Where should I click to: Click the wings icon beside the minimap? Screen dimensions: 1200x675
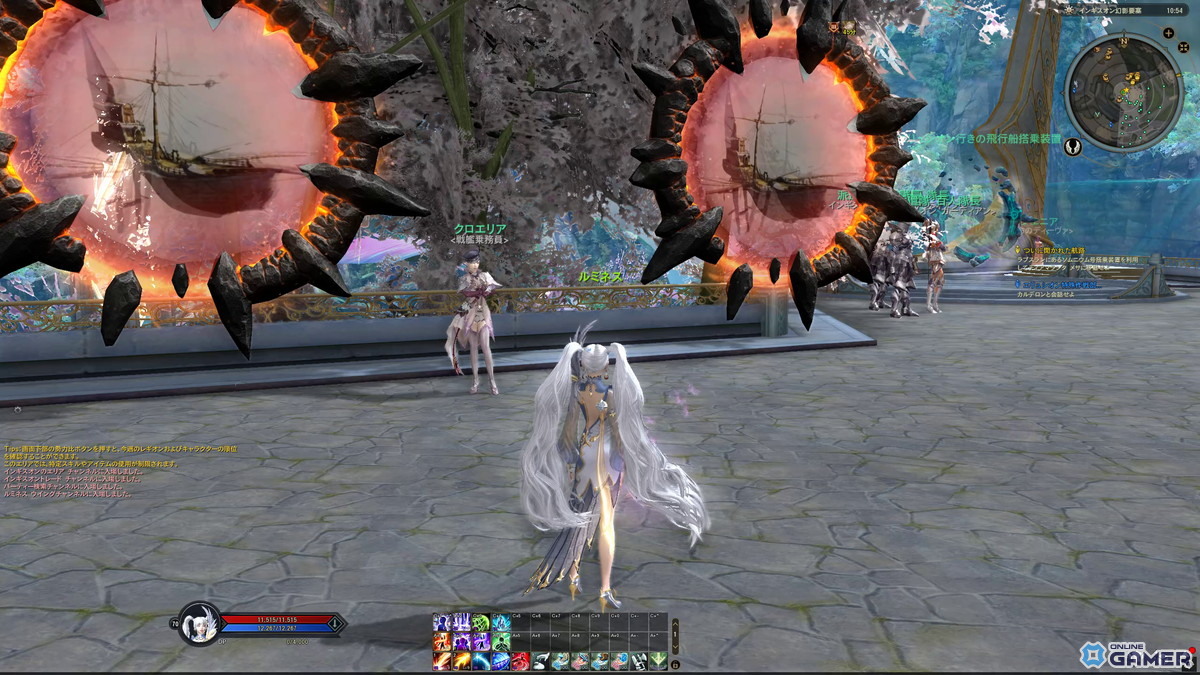pyautogui.click(x=1073, y=146)
